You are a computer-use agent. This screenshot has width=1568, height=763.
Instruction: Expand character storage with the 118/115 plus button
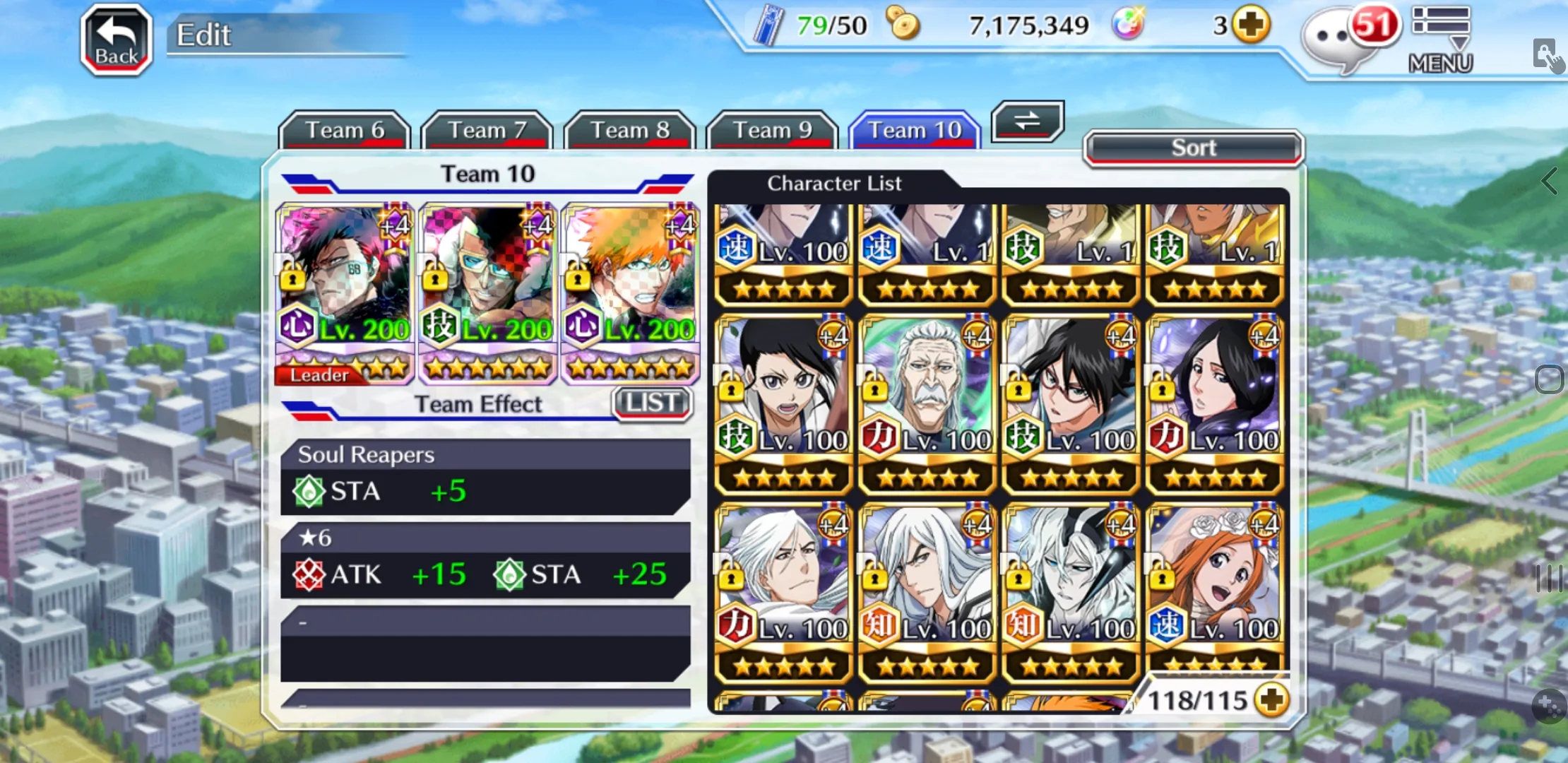coord(1271,699)
